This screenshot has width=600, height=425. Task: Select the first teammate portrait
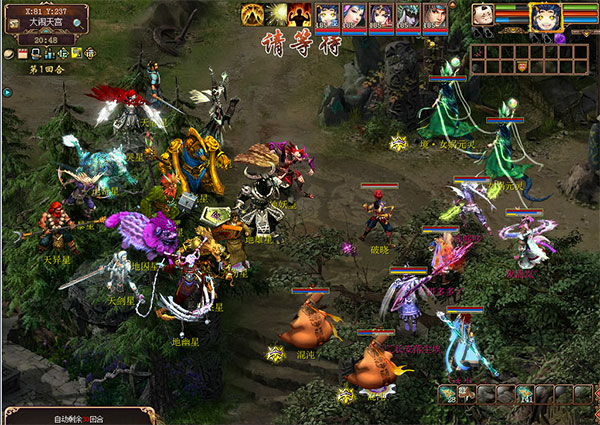(328, 15)
